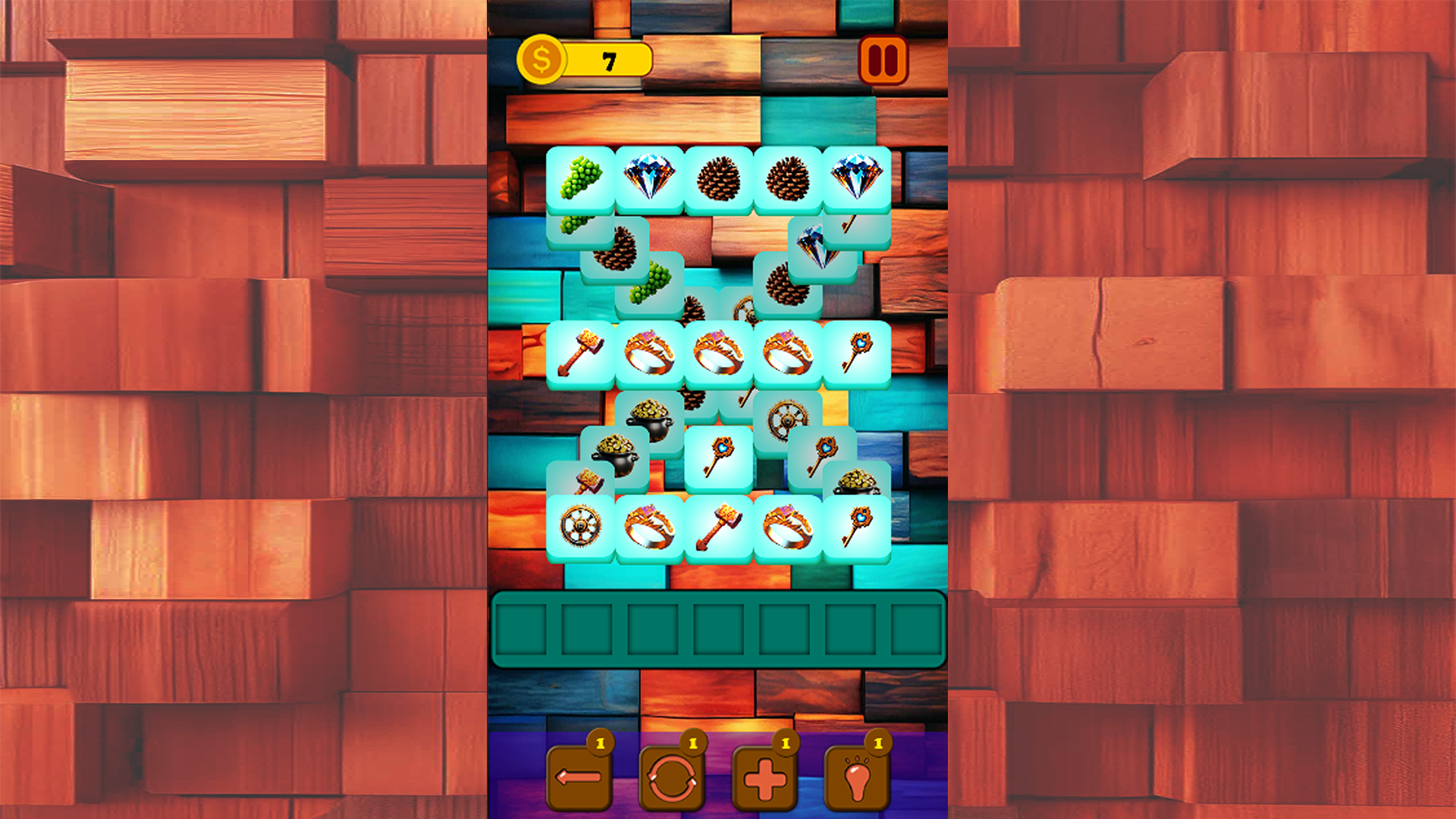
Task: Pick the diamond tile at top right
Action: [854, 178]
